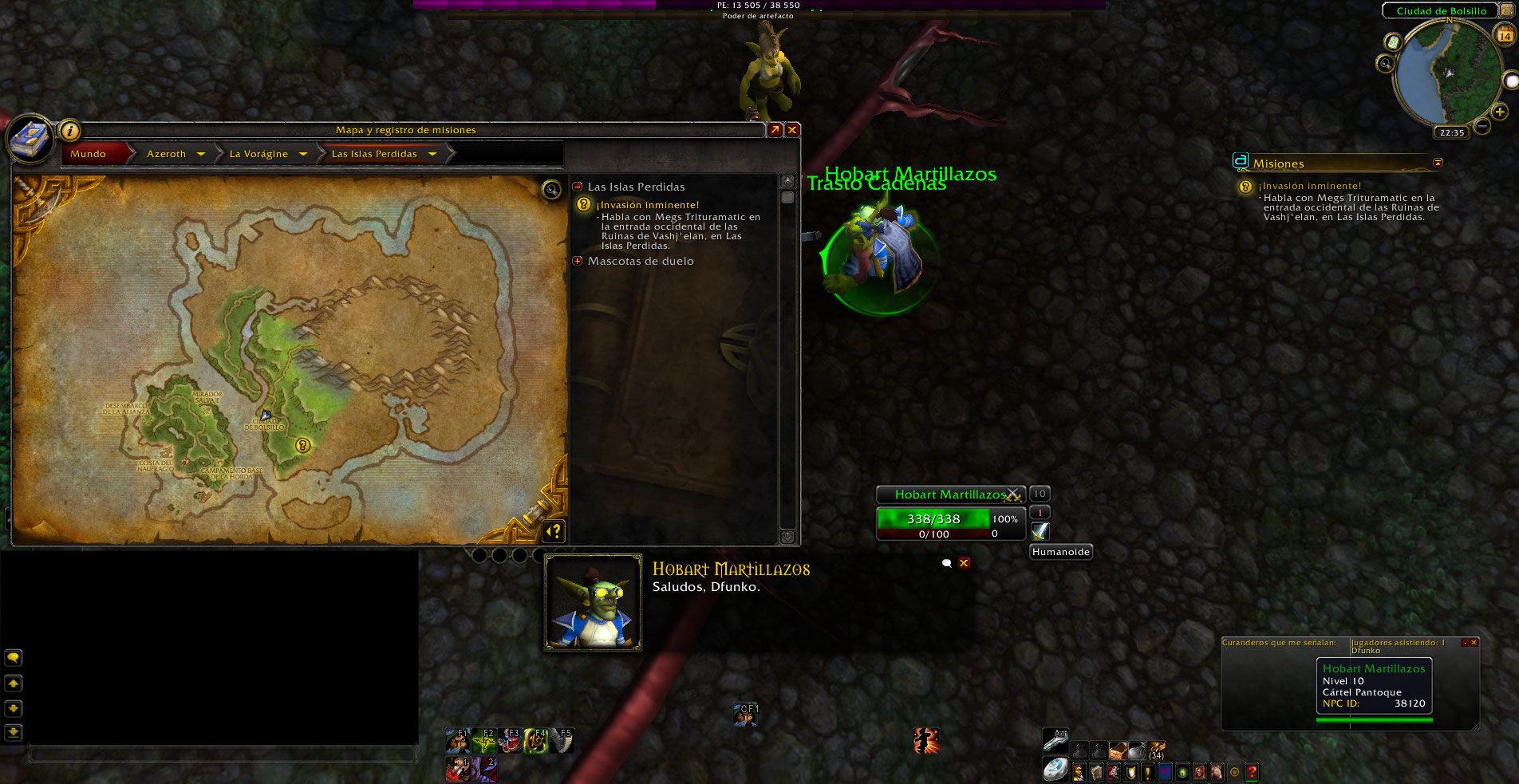Open the calendar showing day 14
Image resolution: width=1519 pixels, height=784 pixels.
tap(1505, 35)
